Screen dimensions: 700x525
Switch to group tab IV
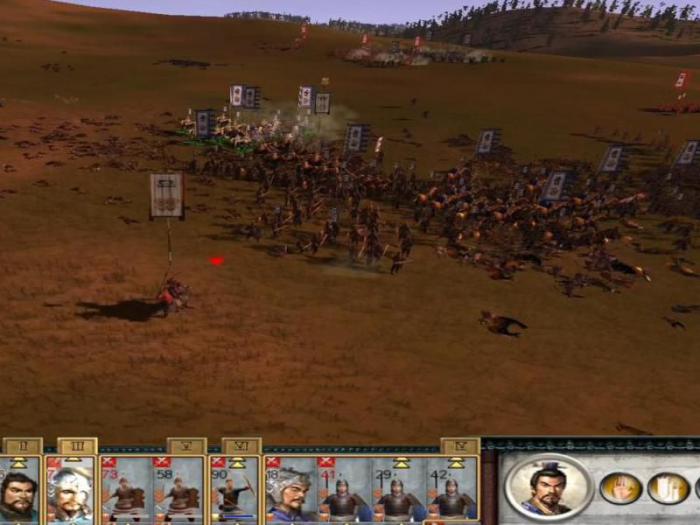pos(460,446)
